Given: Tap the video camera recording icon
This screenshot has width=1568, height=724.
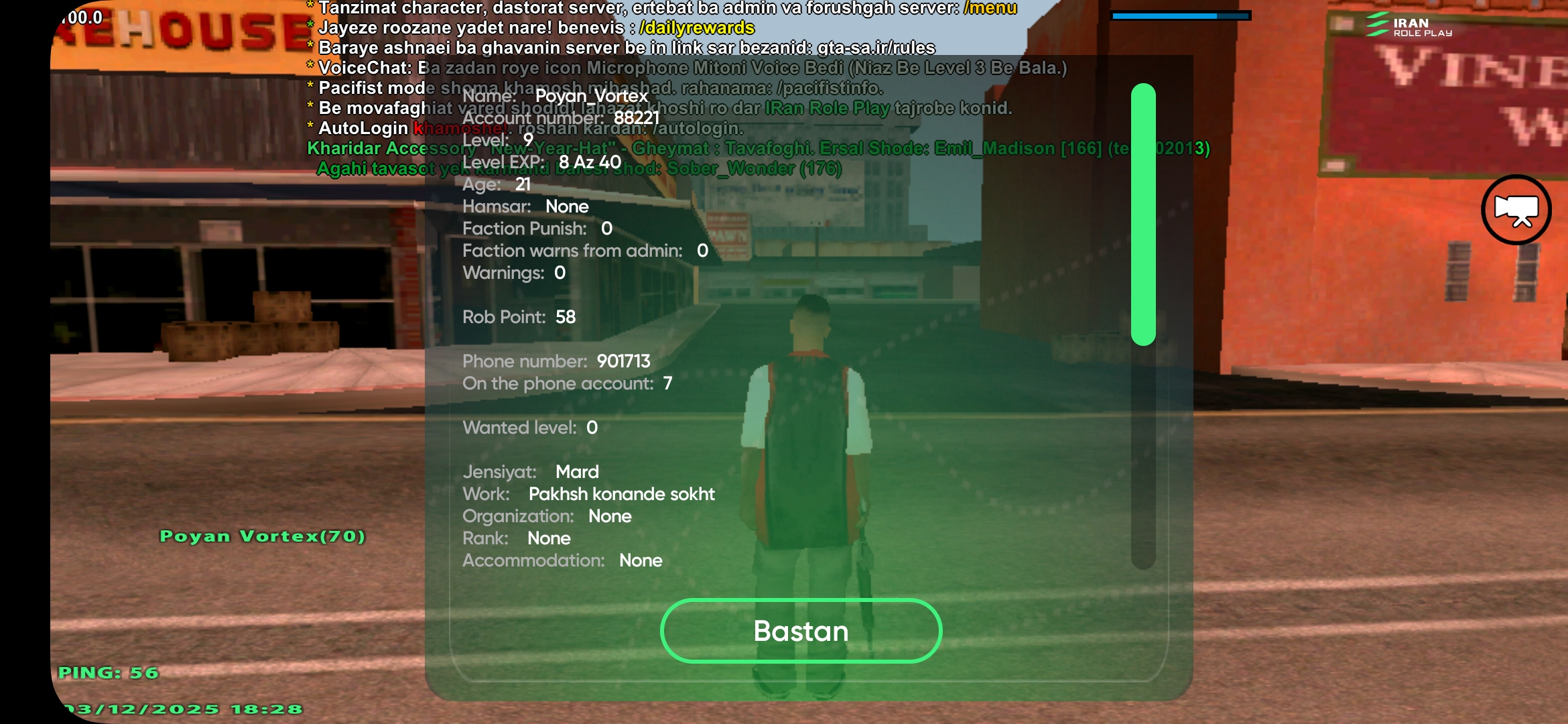Looking at the screenshot, I should 1516,210.
